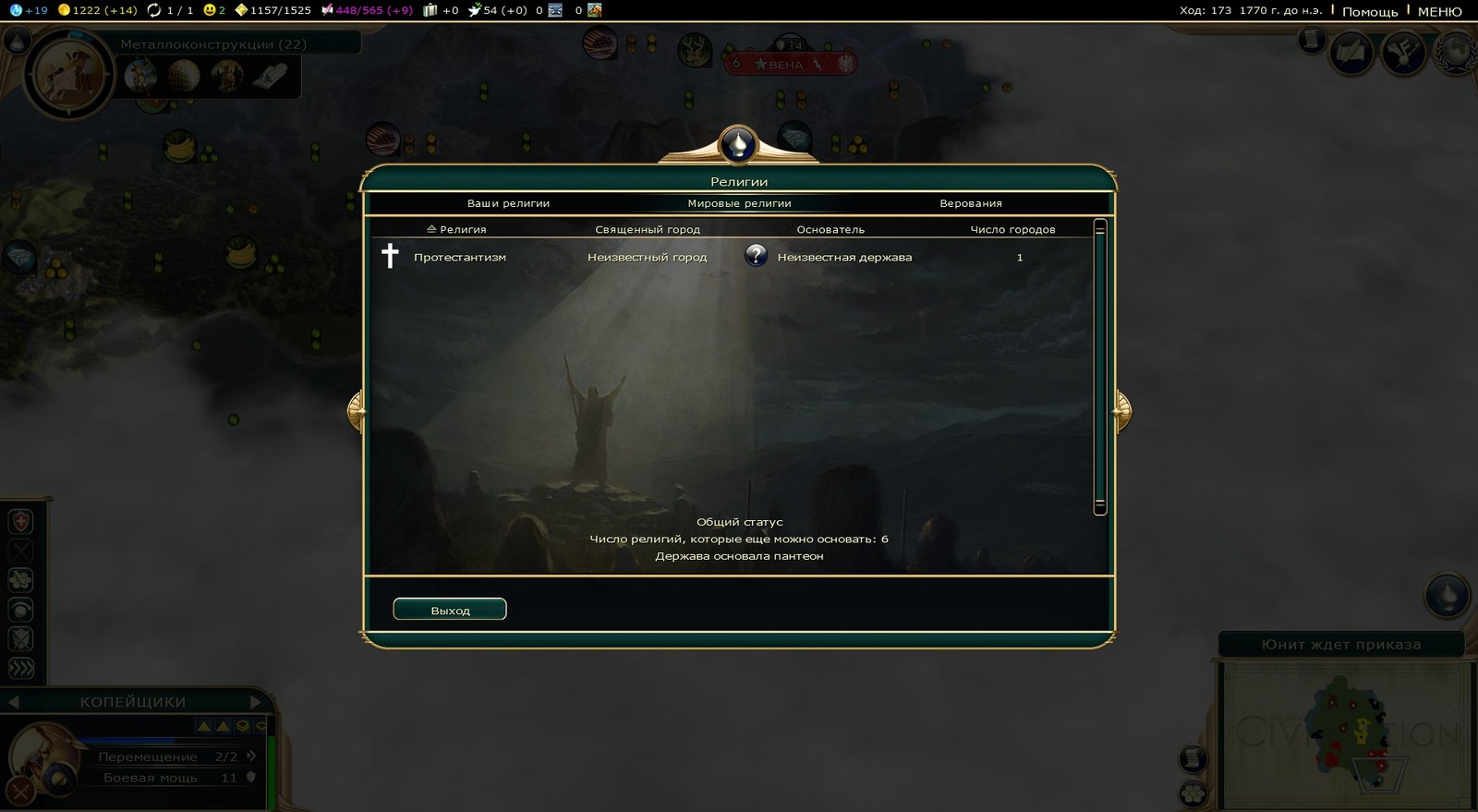Sort by Основатель column header
Viewport: 1478px width, 812px height.
[830, 229]
